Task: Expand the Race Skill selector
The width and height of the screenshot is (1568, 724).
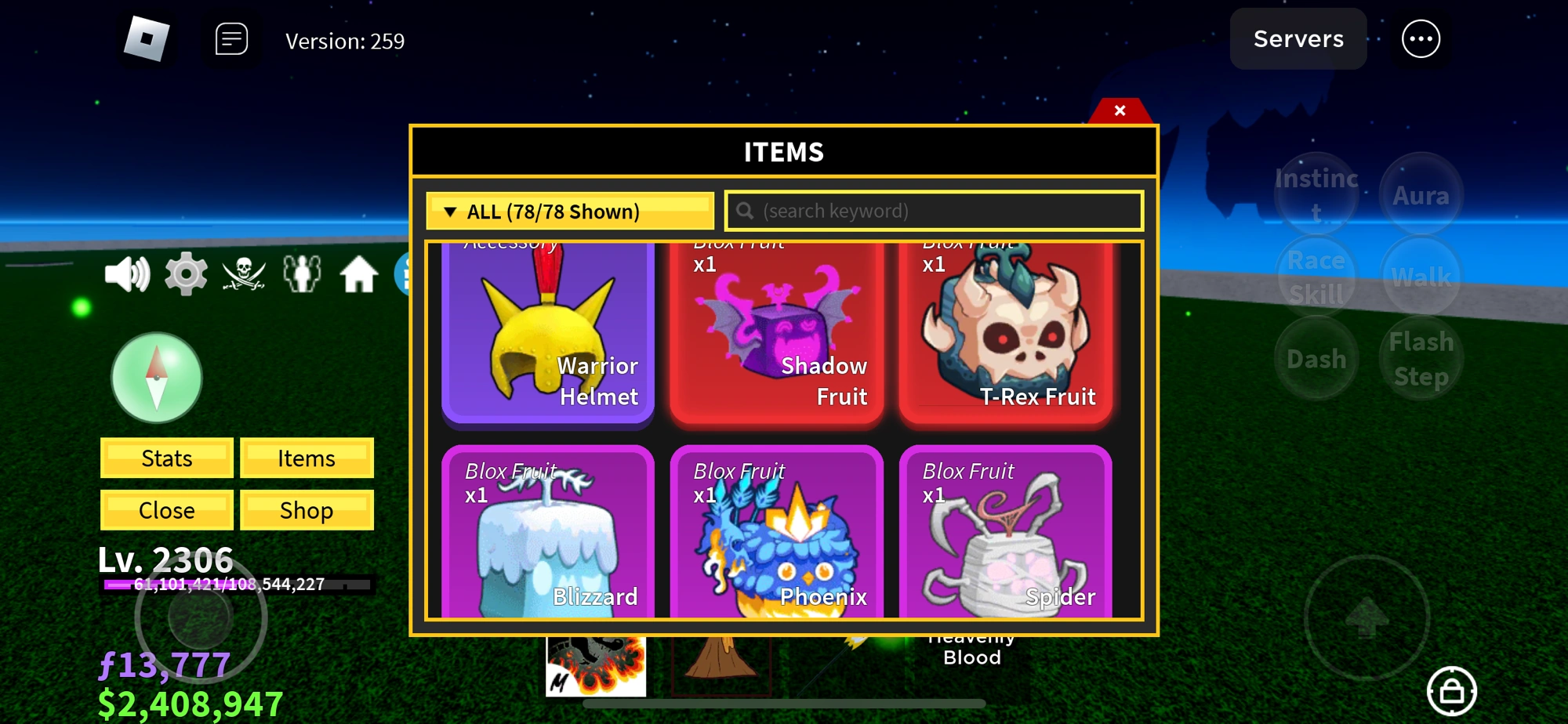Action: pos(1316,276)
